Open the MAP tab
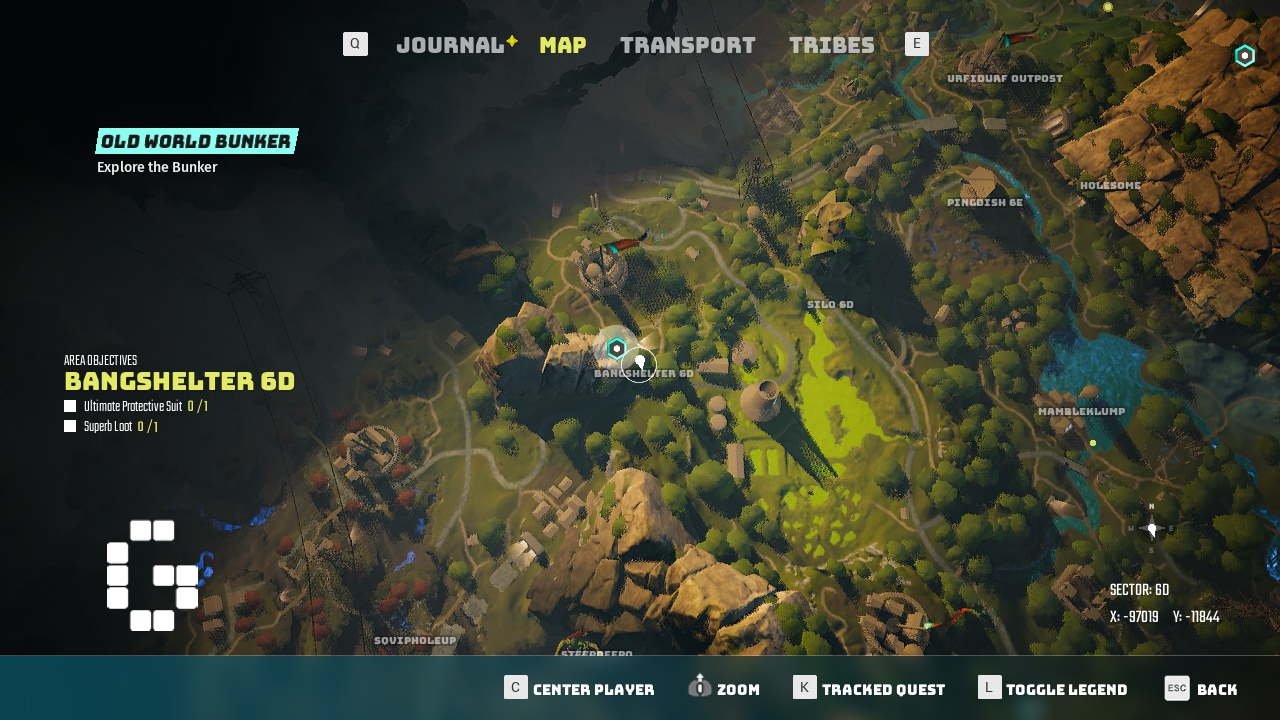This screenshot has width=1280, height=720. click(562, 44)
